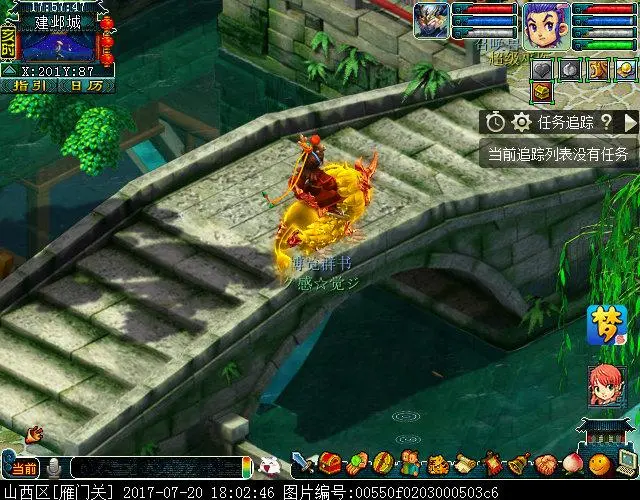Open quest tracker settings gear
Viewport: 640px width, 500px height.
[522, 122]
